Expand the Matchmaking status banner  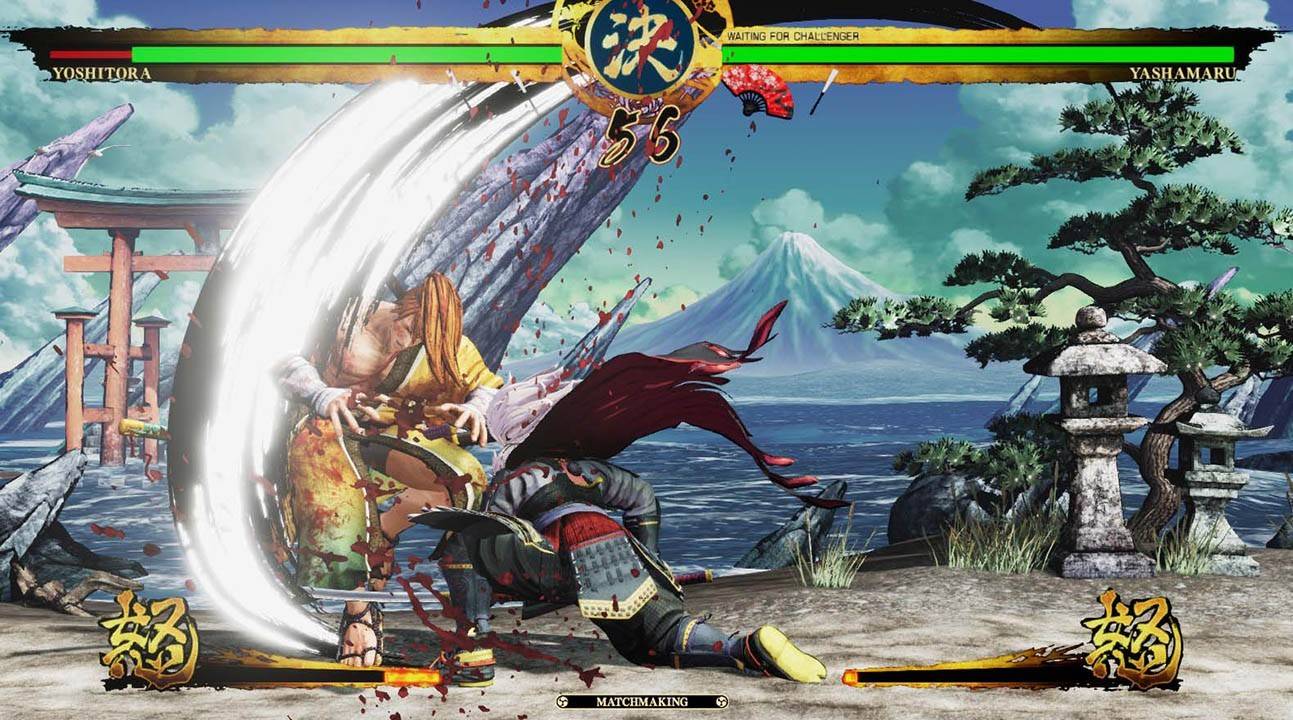coord(645,703)
